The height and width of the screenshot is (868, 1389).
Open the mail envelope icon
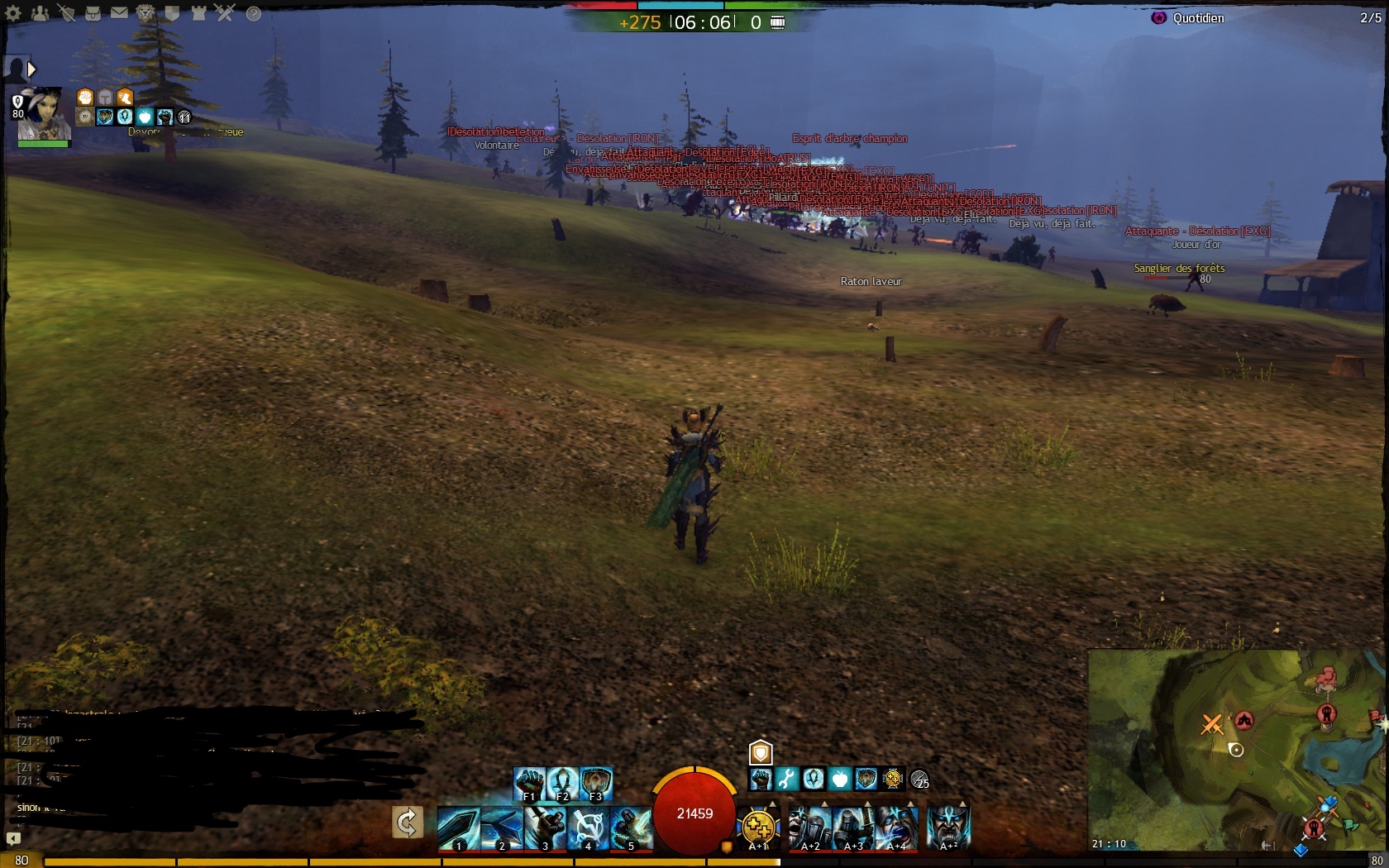pos(120,13)
